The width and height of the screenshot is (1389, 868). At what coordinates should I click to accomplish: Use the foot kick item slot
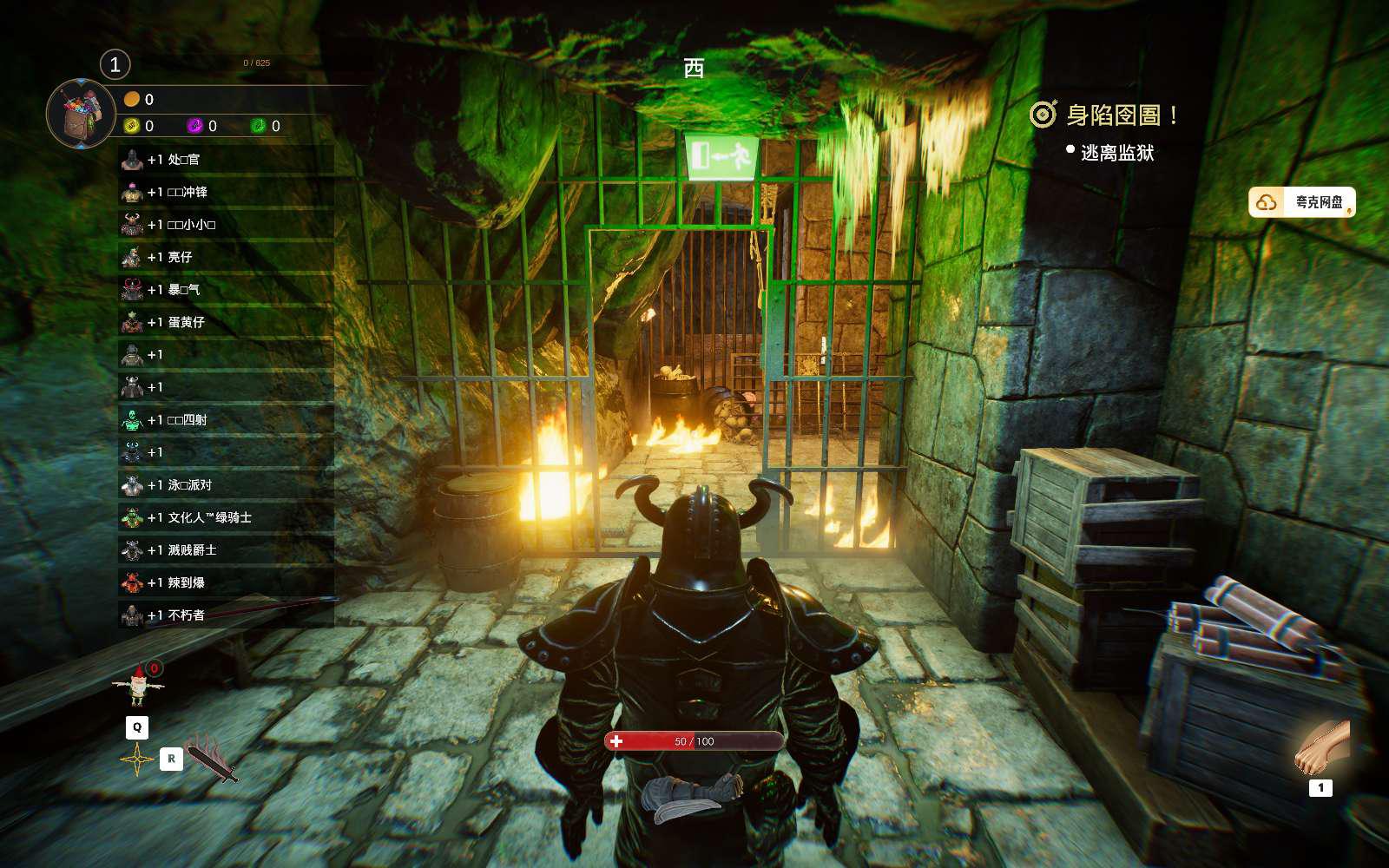(x=1321, y=747)
